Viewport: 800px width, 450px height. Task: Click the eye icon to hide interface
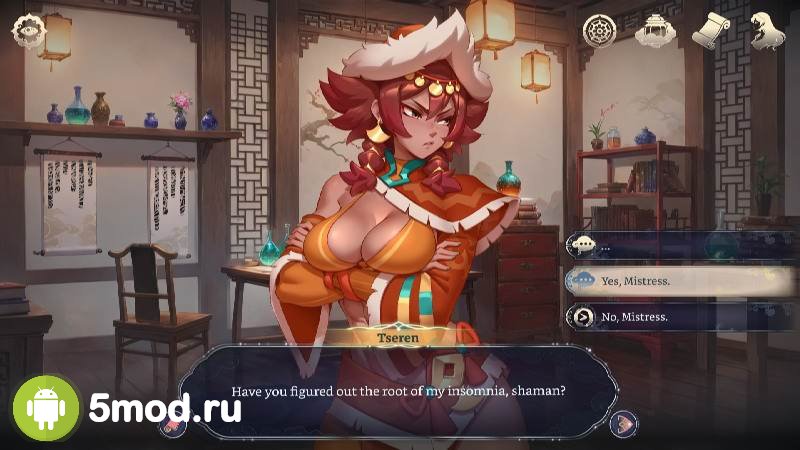(25, 30)
